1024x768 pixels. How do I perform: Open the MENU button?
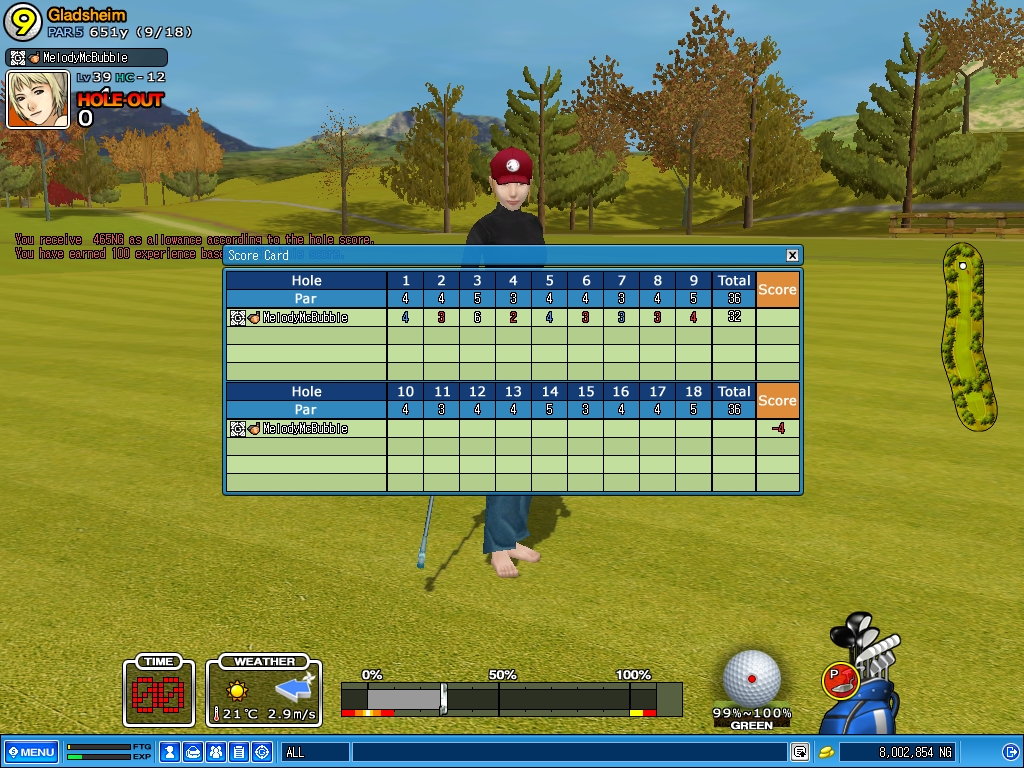pos(31,752)
